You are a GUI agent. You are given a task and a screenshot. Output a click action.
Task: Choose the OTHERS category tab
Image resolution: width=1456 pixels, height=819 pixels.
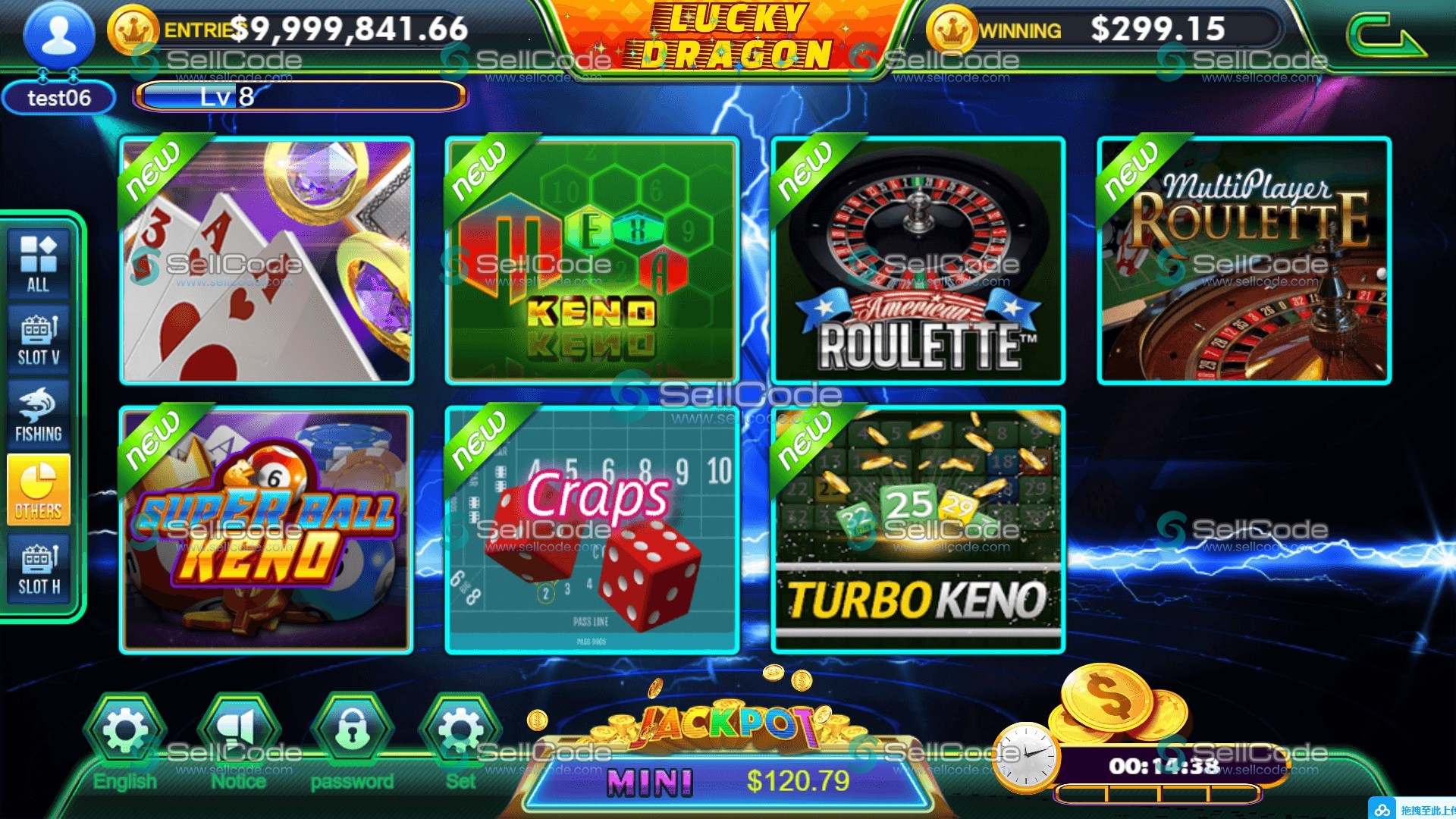click(39, 490)
